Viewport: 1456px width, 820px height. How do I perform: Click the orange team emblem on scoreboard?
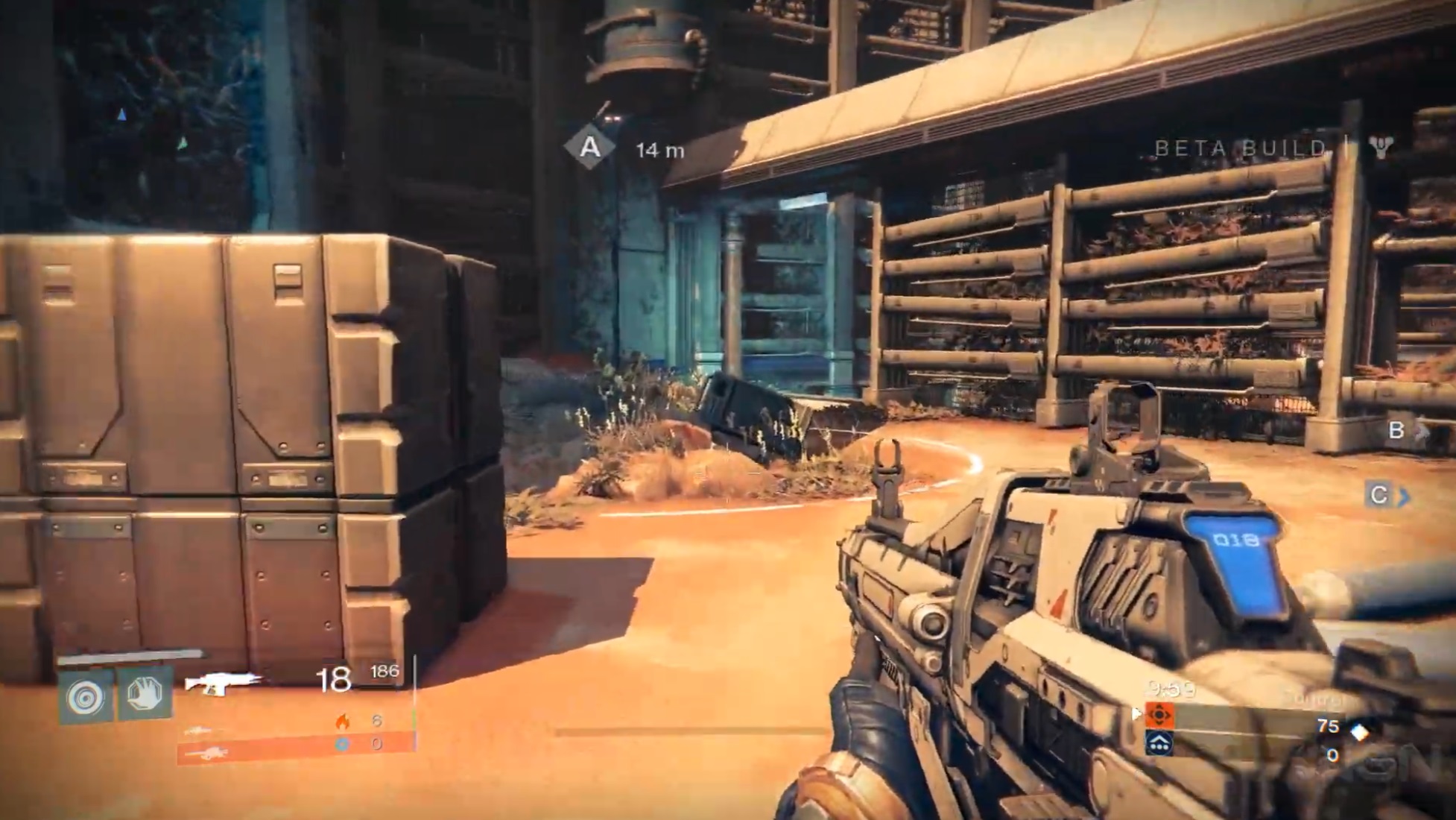click(x=1159, y=715)
